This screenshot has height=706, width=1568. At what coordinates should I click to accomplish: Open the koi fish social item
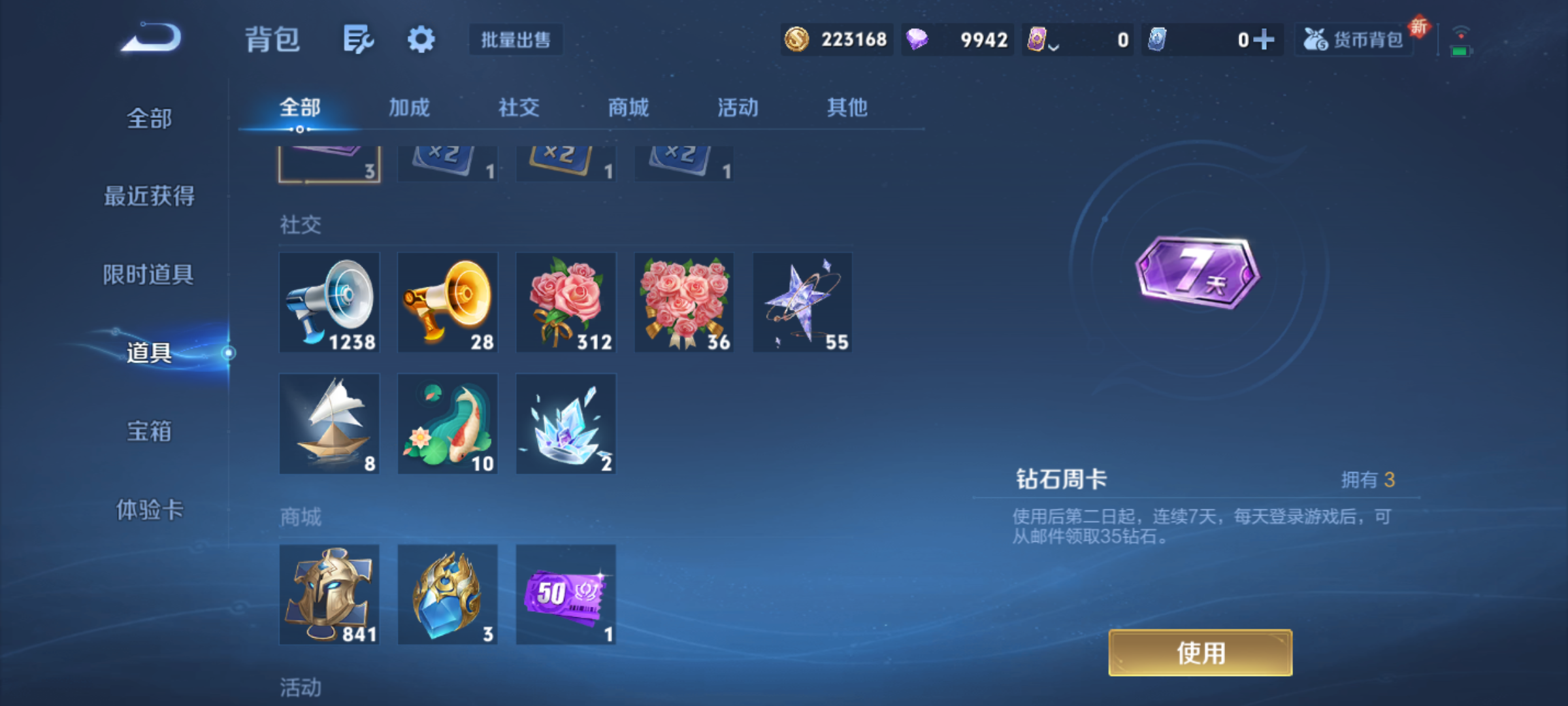click(x=447, y=424)
